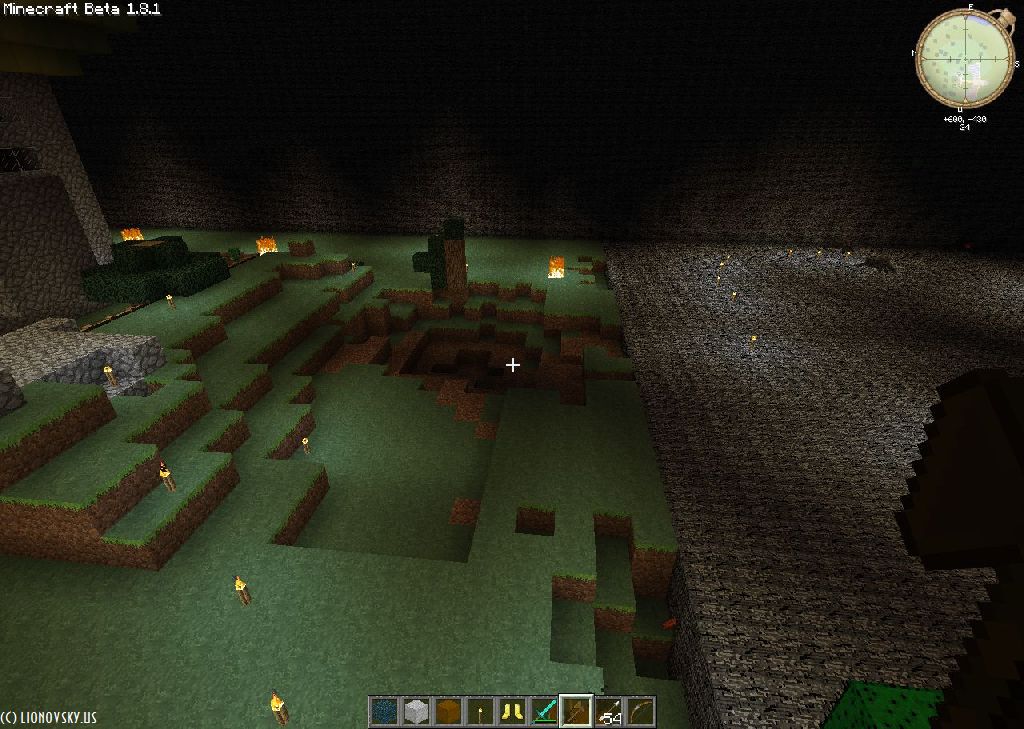This screenshot has height=729, width=1024.
Task: Select the wooden axe hotbar slot
Action: point(576,711)
